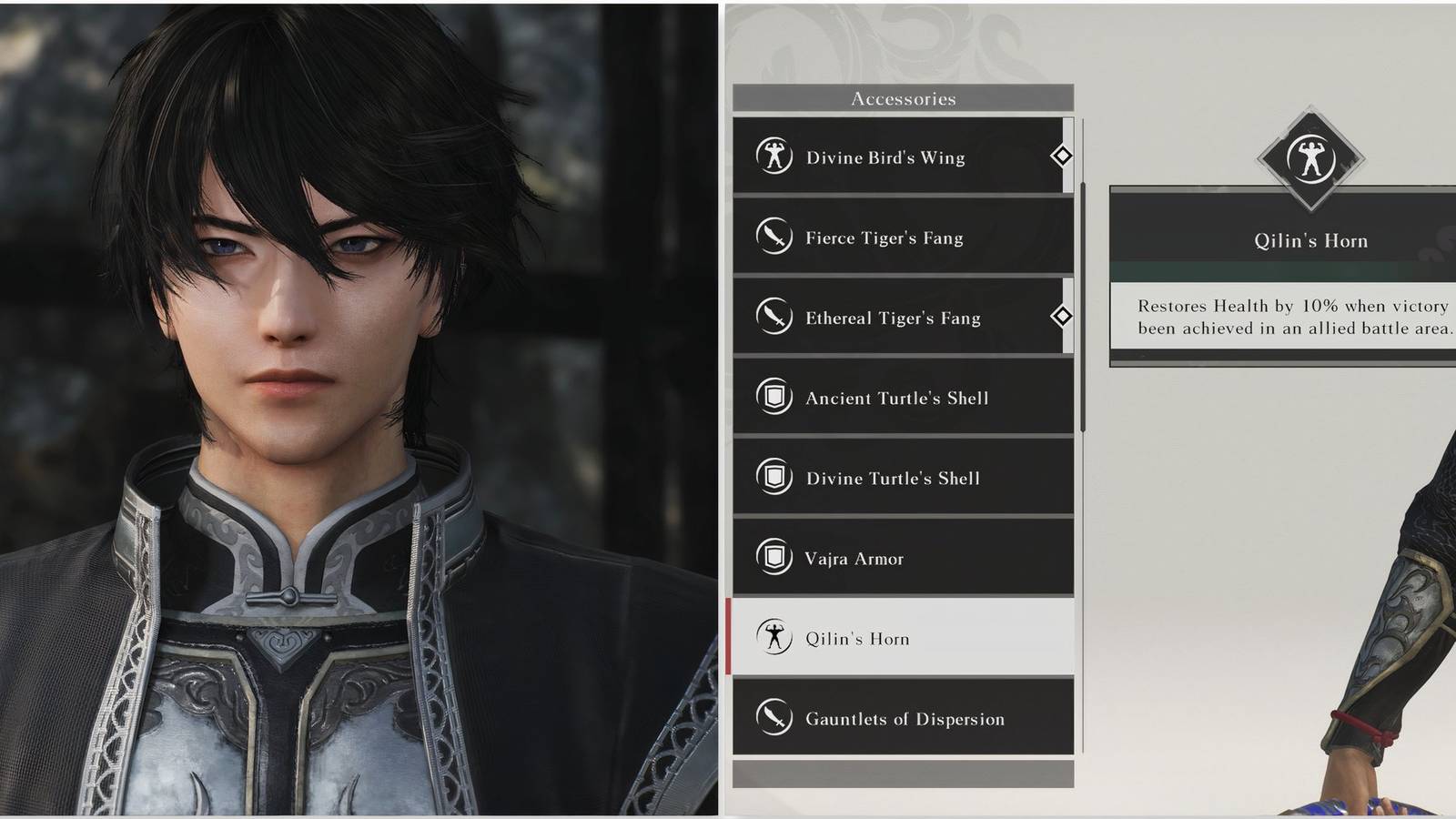This screenshot has width=1456, height=819.
Task: Select the shield icon next to Divine Turtle's Shell
Action: point(774,478)
